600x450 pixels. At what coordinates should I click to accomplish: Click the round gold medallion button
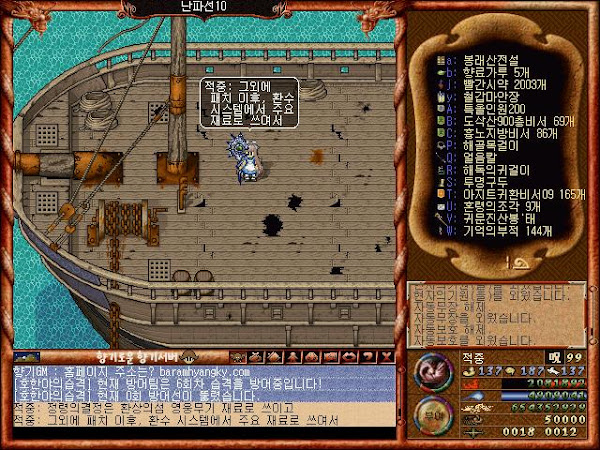tap(433, 417)
